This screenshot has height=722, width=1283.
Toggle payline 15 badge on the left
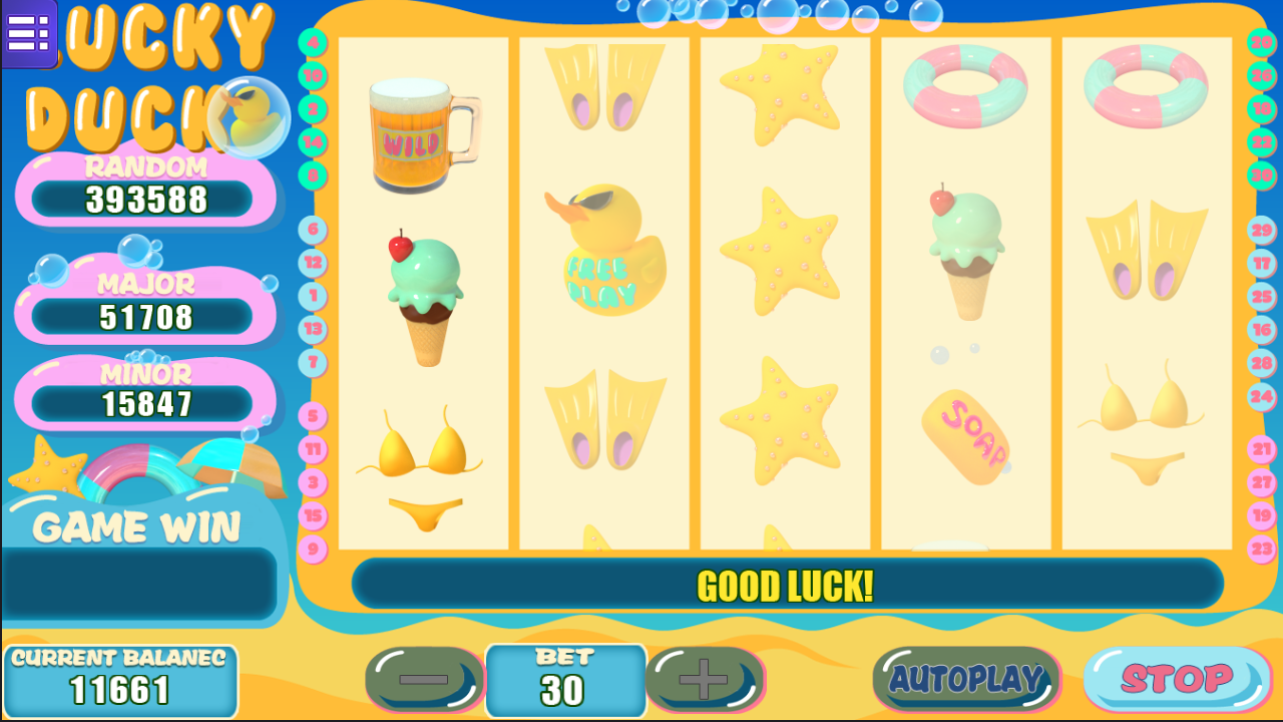(311, 516)
